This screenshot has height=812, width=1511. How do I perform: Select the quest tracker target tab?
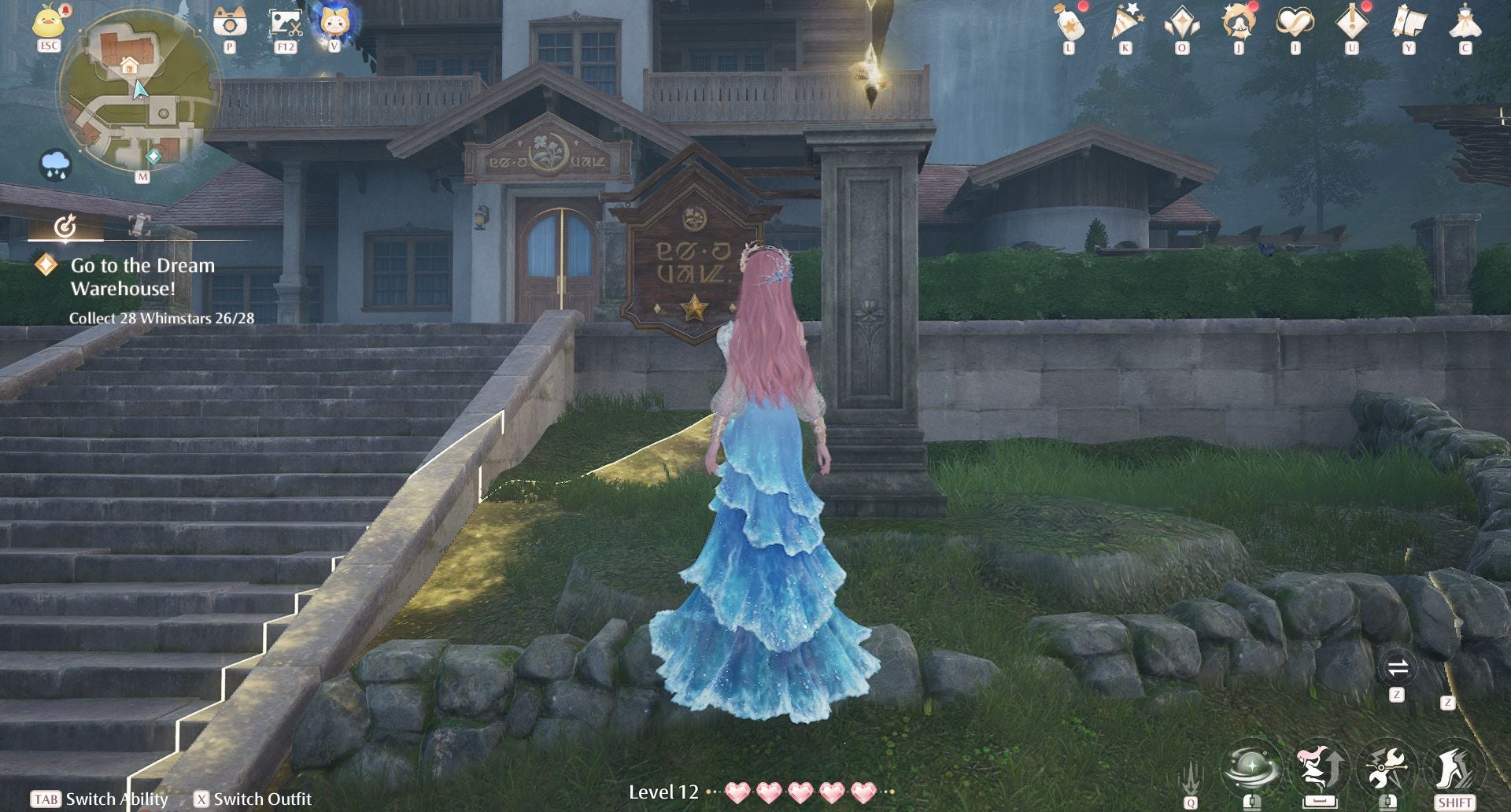(65, 227)
